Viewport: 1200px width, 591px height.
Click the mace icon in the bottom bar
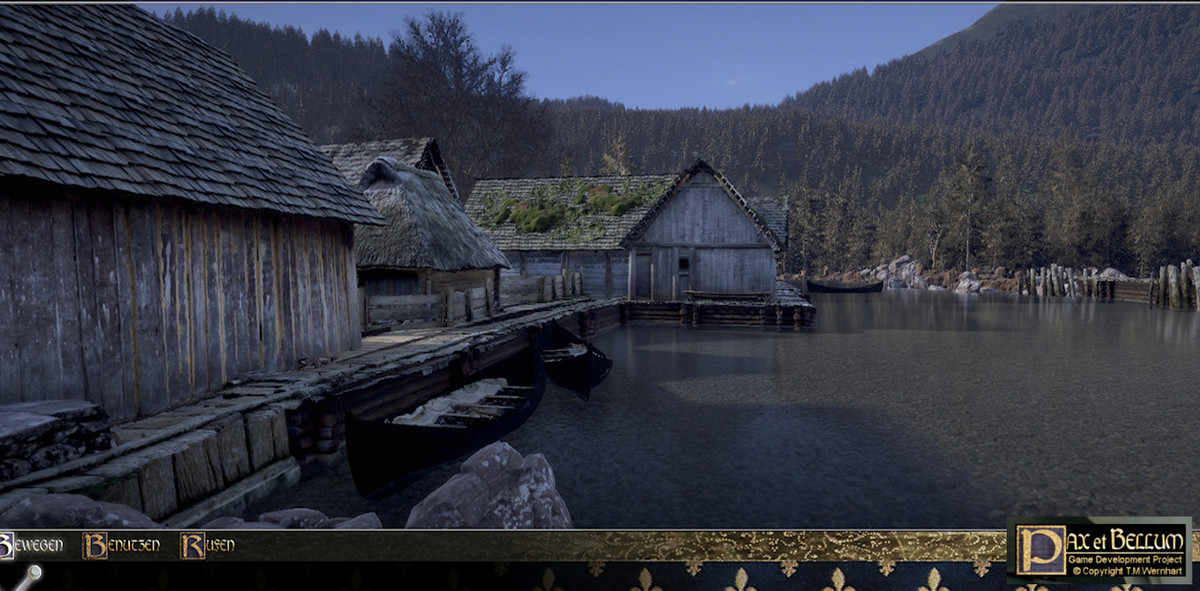pos(26,578)
